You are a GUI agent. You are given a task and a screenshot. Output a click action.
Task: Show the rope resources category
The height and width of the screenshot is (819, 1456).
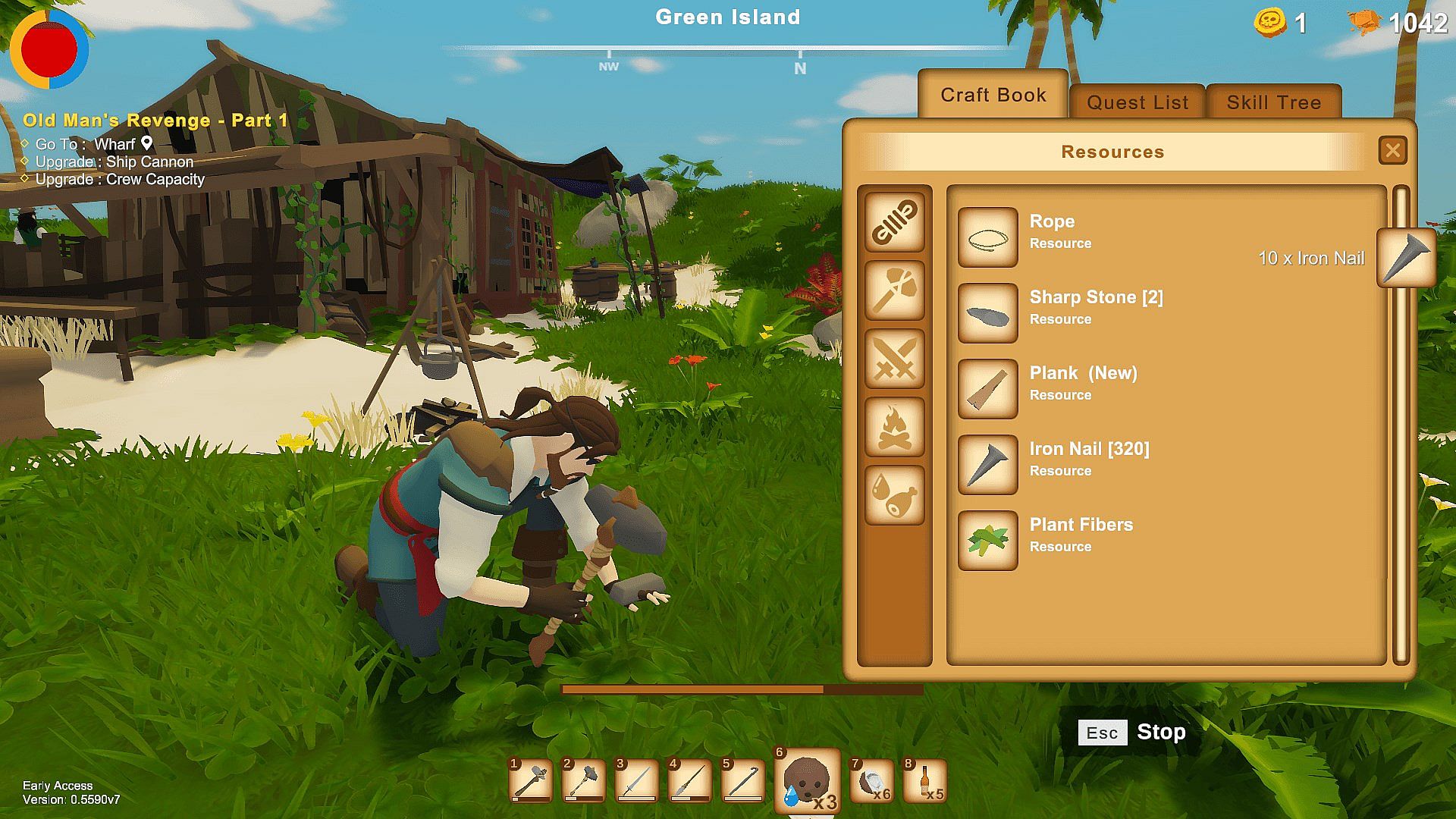895,222
